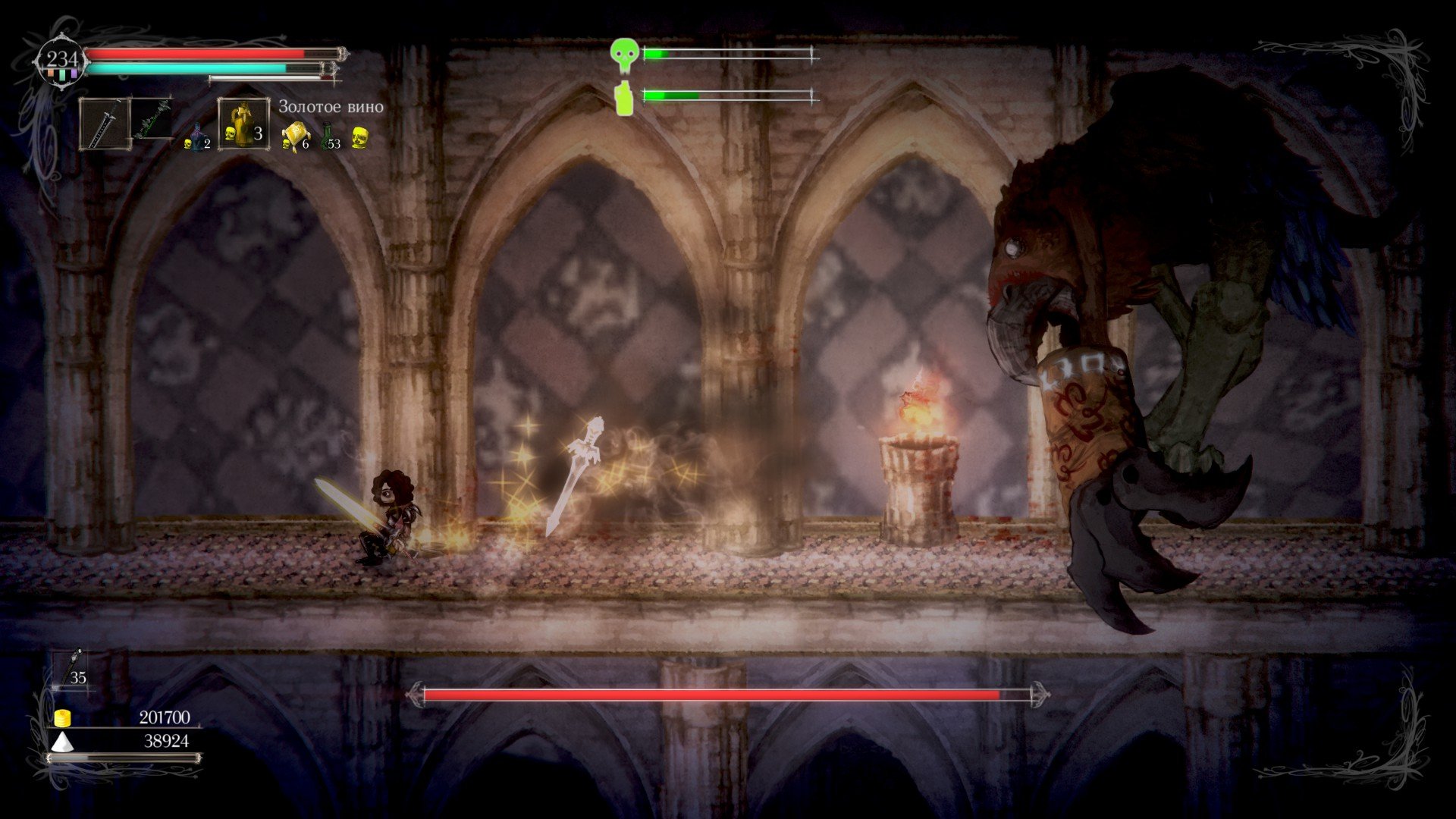Select the greatsword weapon slot
Screen dimensions: 1456x819
105,124
